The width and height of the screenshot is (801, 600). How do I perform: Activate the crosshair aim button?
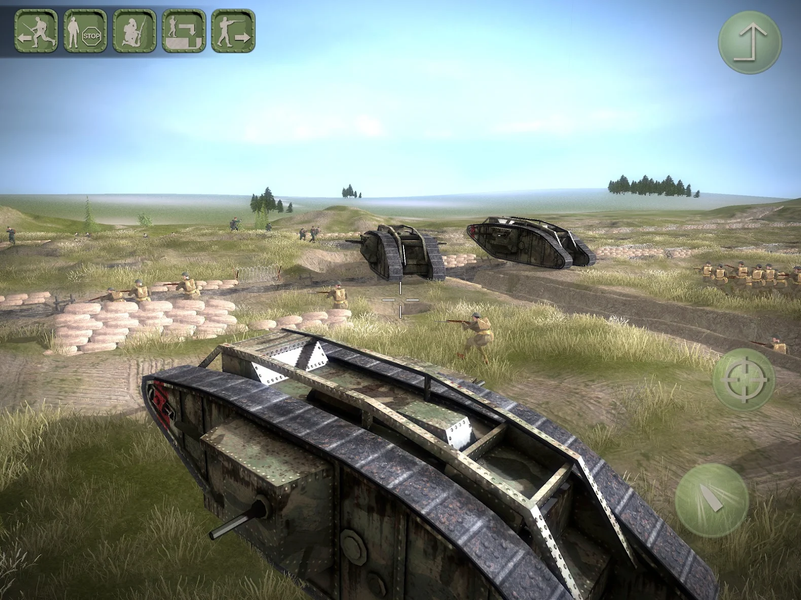point(743,379)
